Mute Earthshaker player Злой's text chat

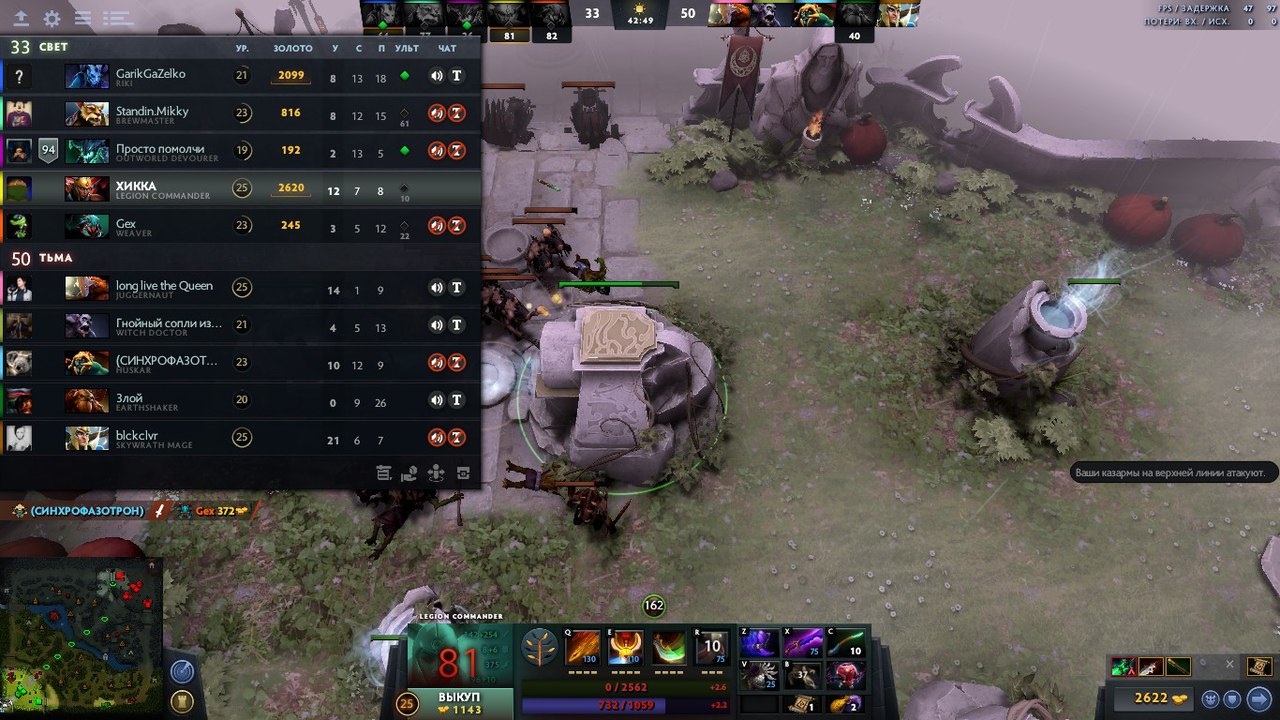pos(456,400)
